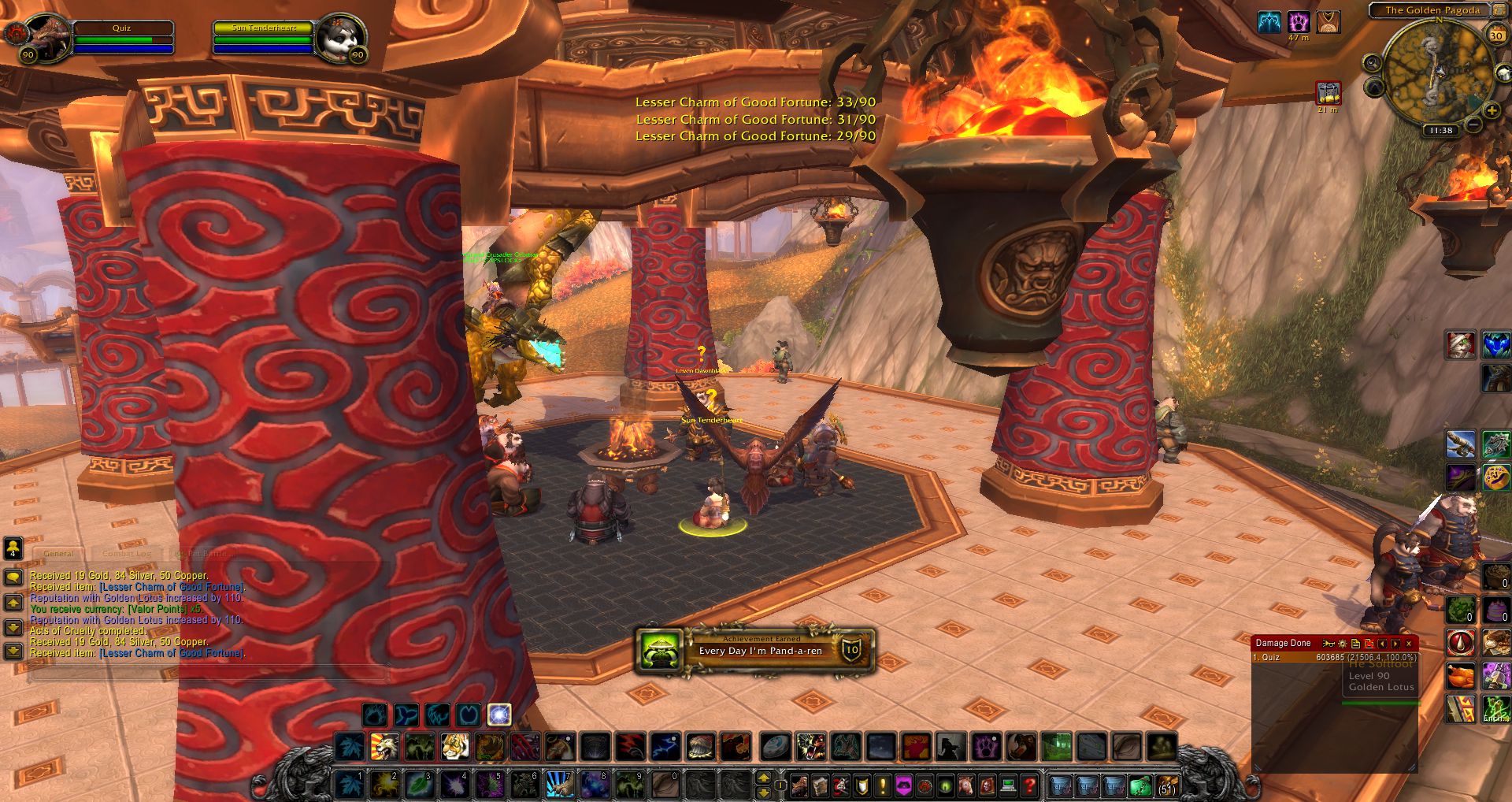Open the green backpack bag slot
The image size is (1512, 802).
[x=1140, y=785]
